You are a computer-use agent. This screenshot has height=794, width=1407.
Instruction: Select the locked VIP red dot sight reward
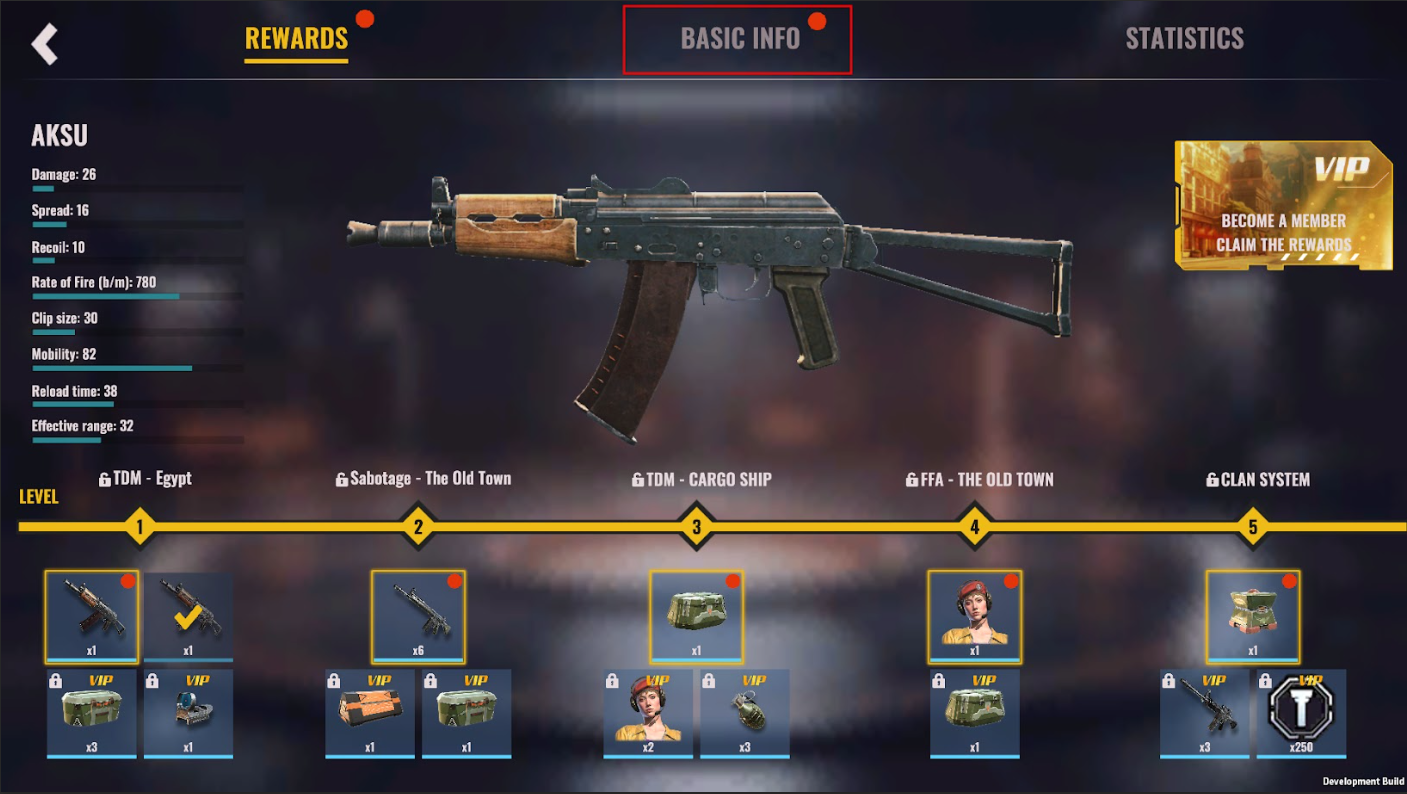pyautogui.click(x=188, y=713)
